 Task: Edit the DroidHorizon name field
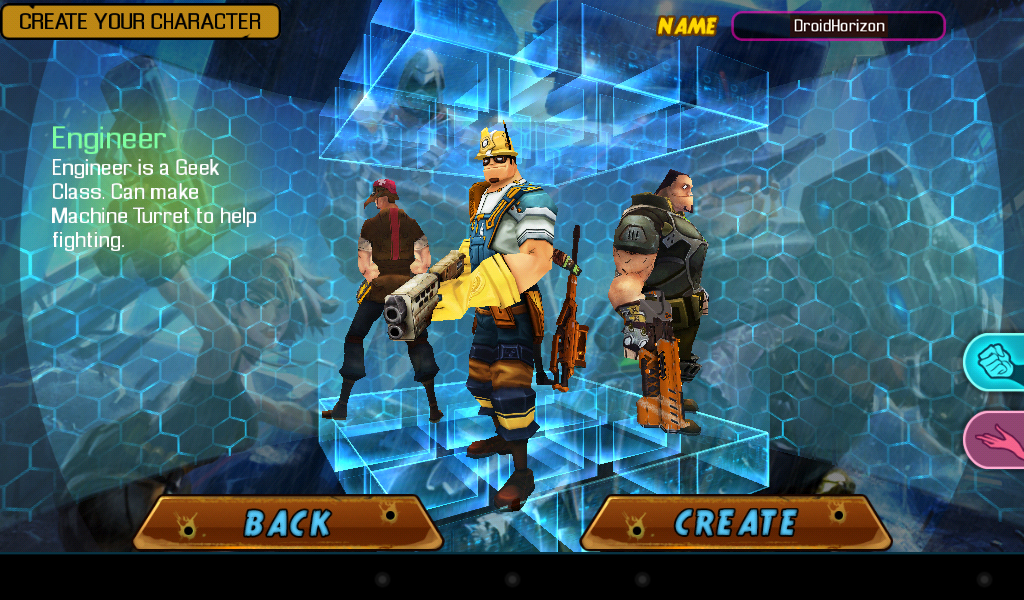coord(838,26)
